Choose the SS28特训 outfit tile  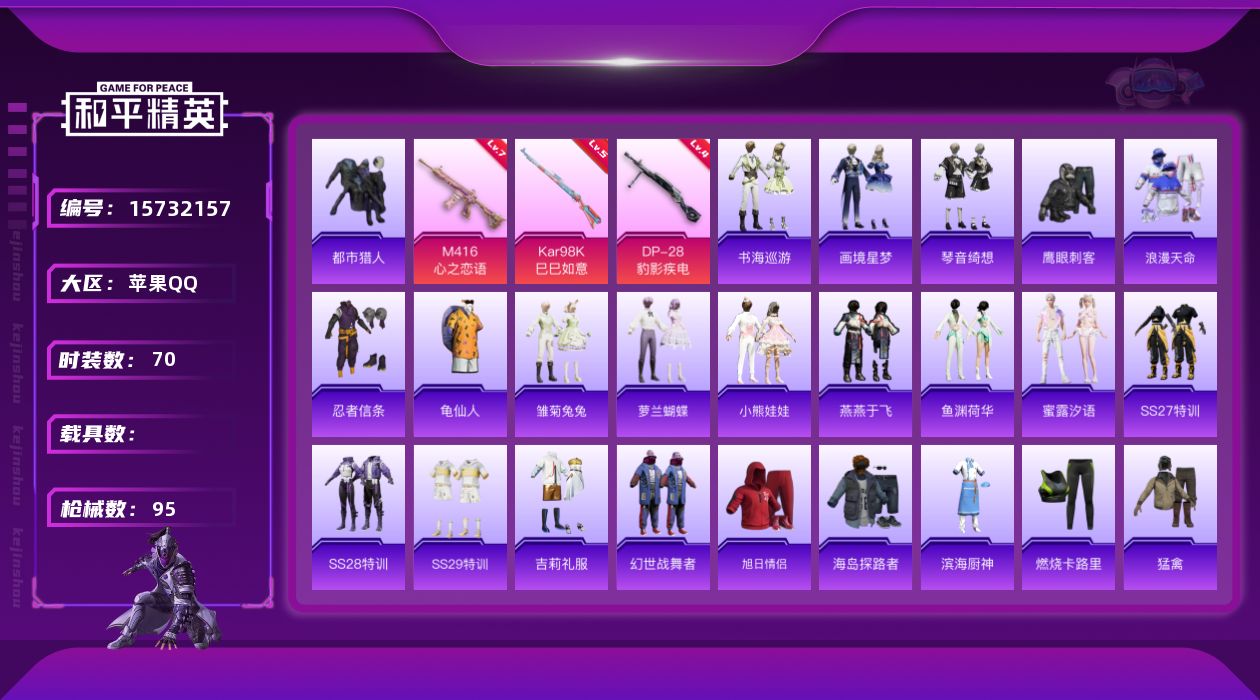pyautogui.click(x=358, y=516)
